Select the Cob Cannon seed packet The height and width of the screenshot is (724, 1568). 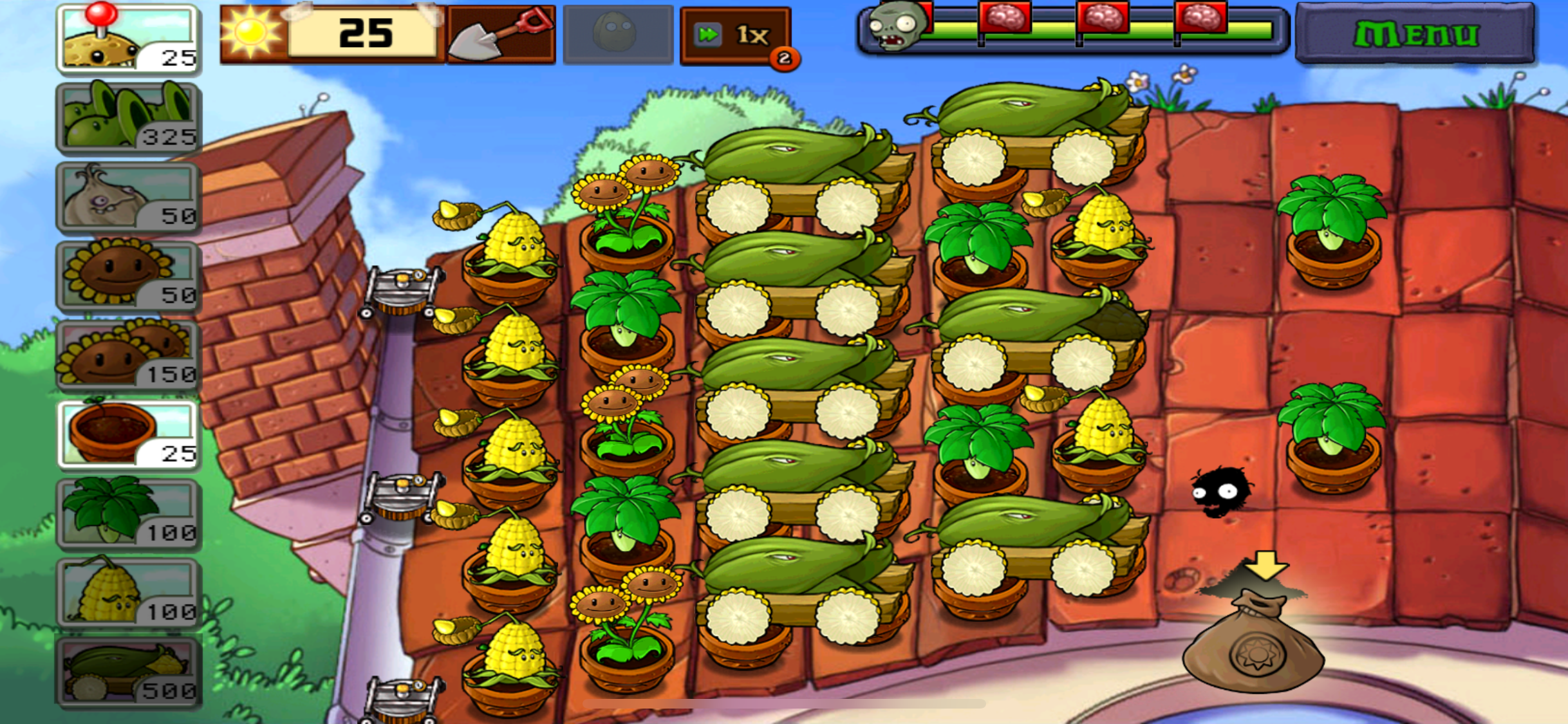tap(127, 672)
